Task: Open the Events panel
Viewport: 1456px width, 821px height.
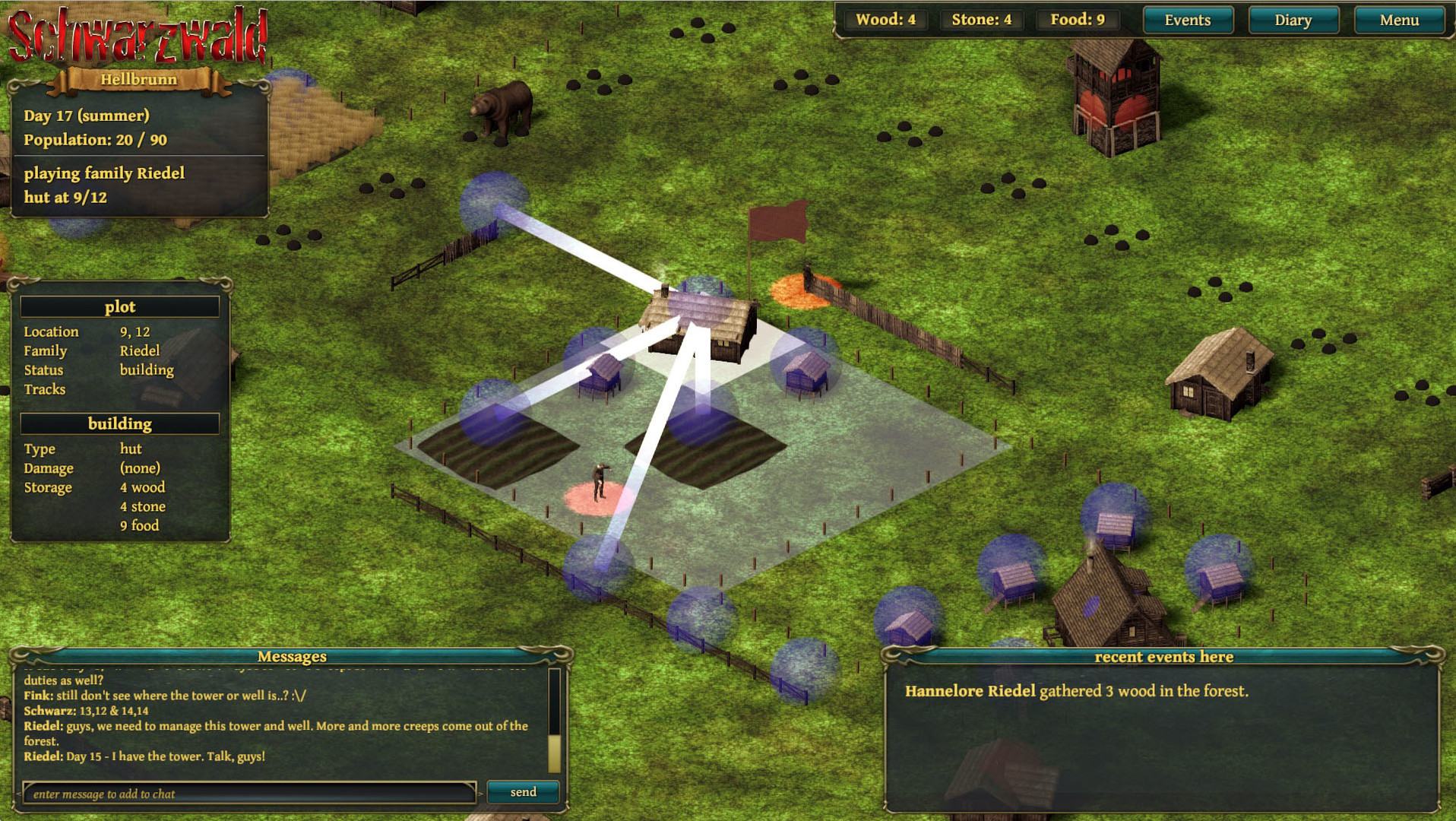Action: coord(1187,21)
